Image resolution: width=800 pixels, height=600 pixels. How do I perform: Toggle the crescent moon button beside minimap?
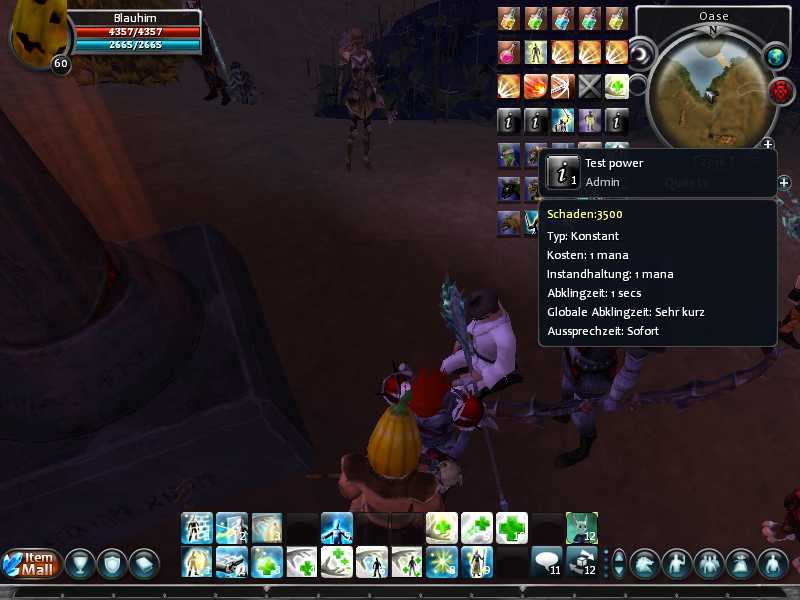pos(640,51)
